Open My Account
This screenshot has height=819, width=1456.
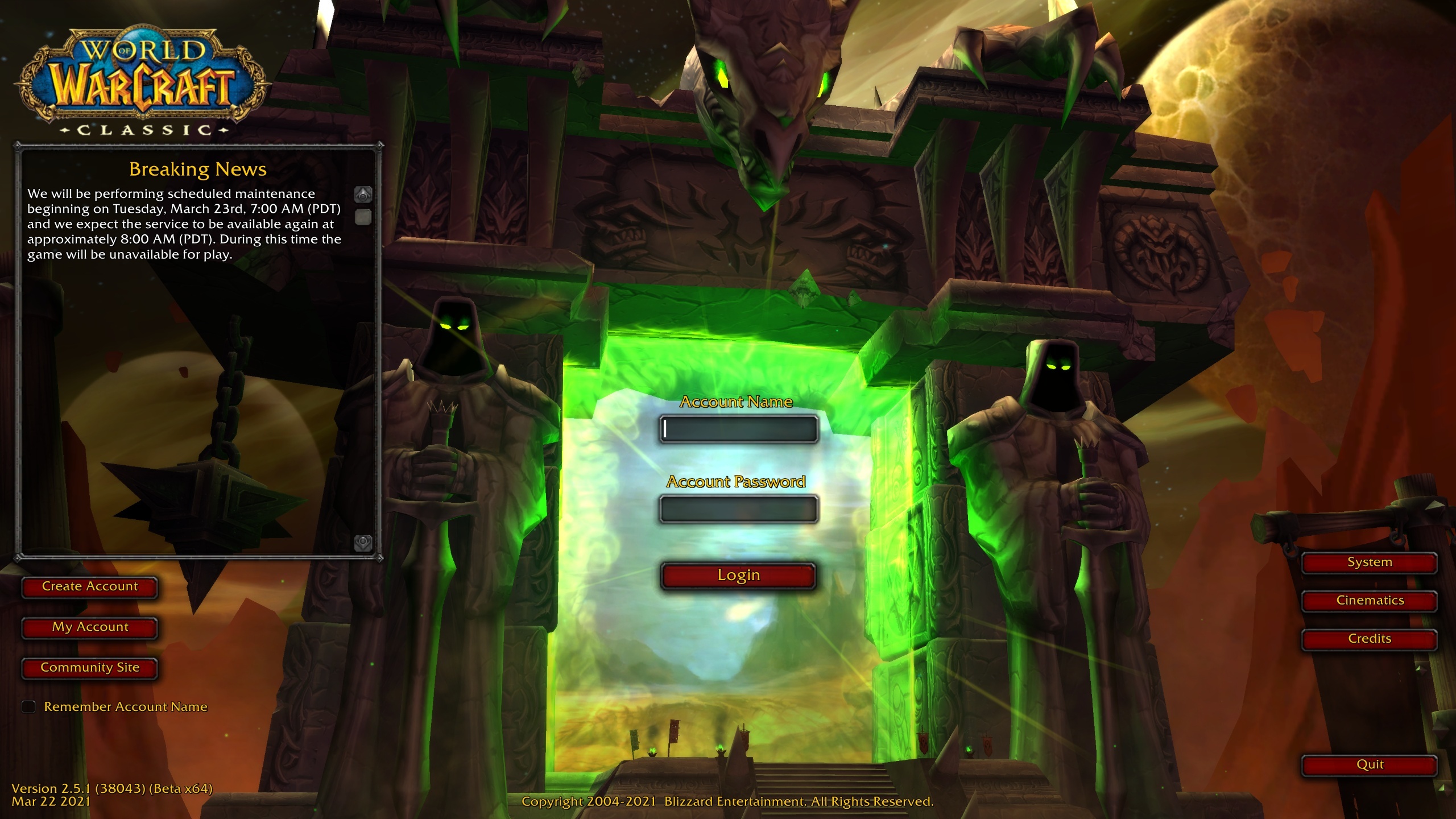coord(89,627)
